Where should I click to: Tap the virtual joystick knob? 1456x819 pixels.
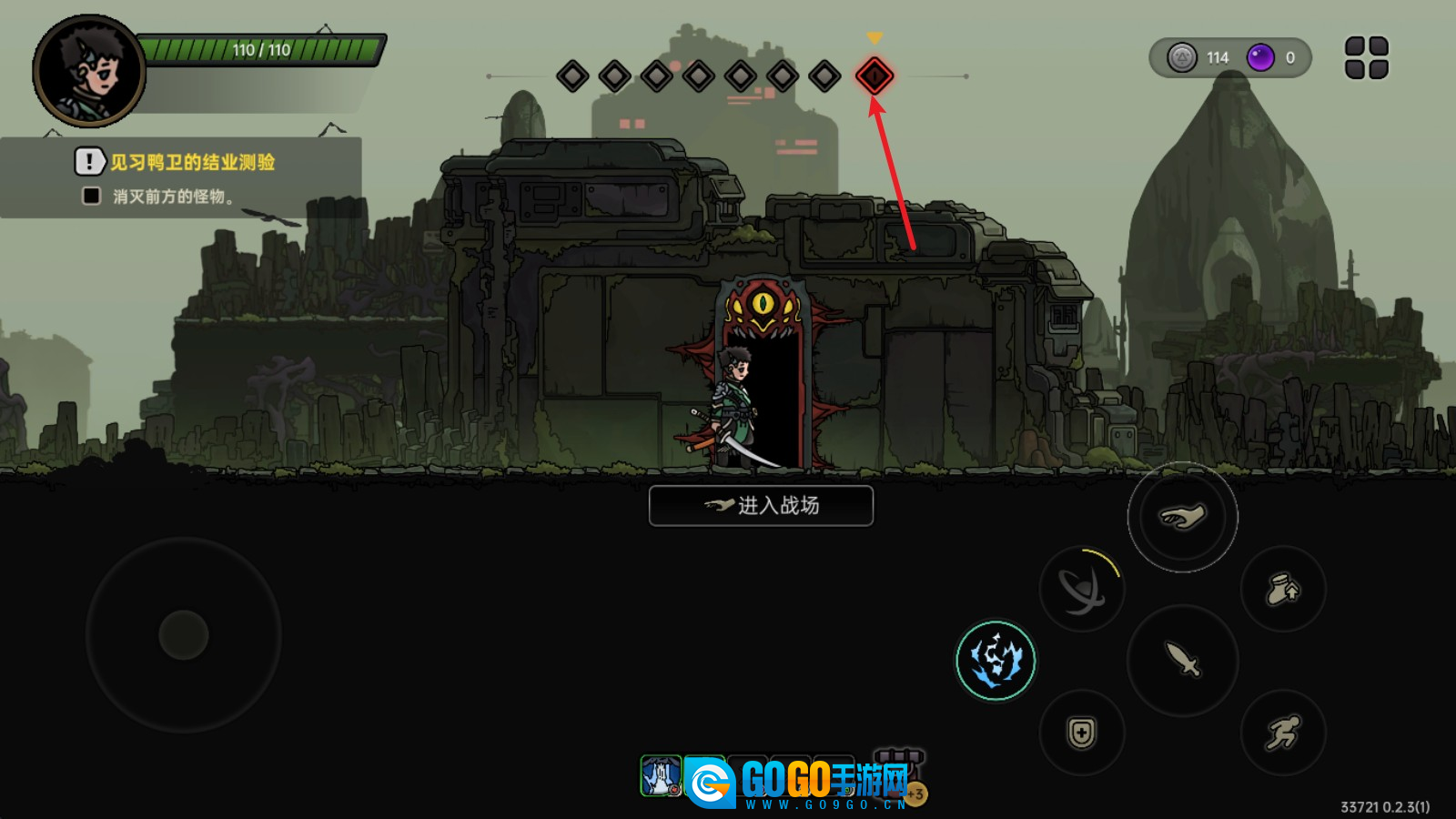tap(184, 635)
